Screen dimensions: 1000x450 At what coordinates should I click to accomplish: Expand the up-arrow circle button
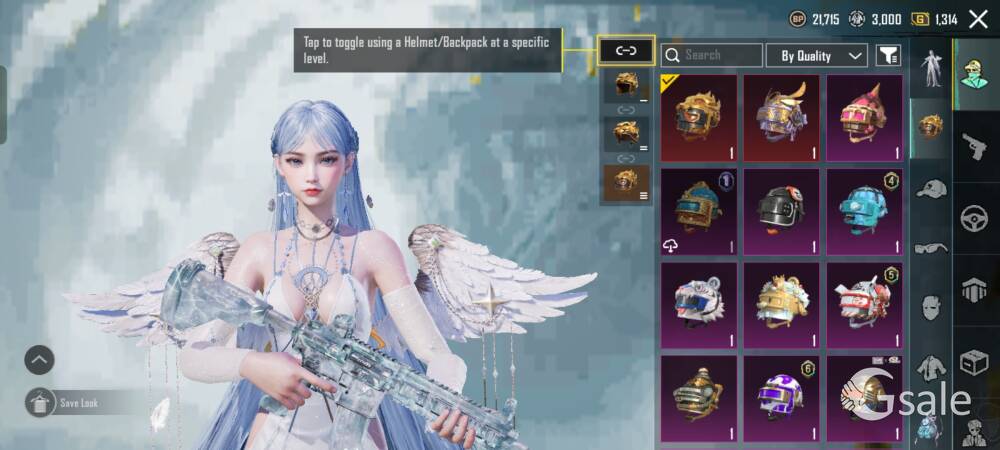[39, 359]
